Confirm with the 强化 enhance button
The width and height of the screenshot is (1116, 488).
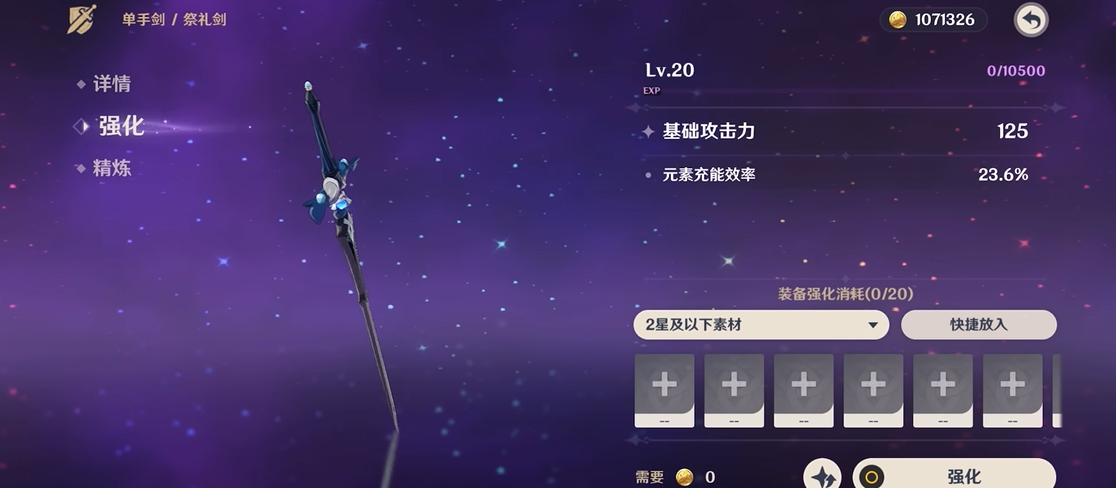(954, 476)
